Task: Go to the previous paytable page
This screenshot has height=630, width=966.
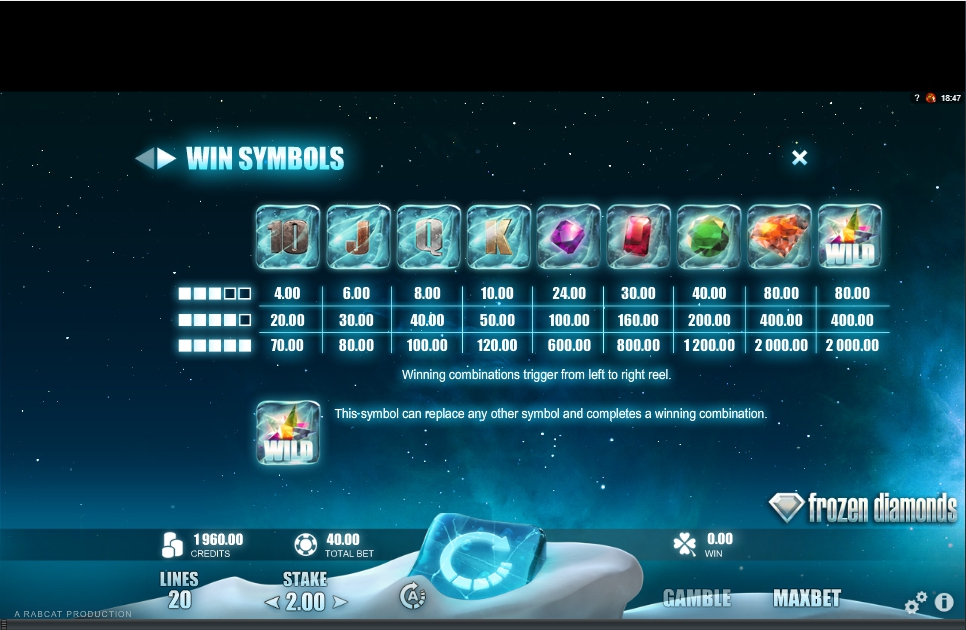Action: pyautogui.click(x=143, y=158)
